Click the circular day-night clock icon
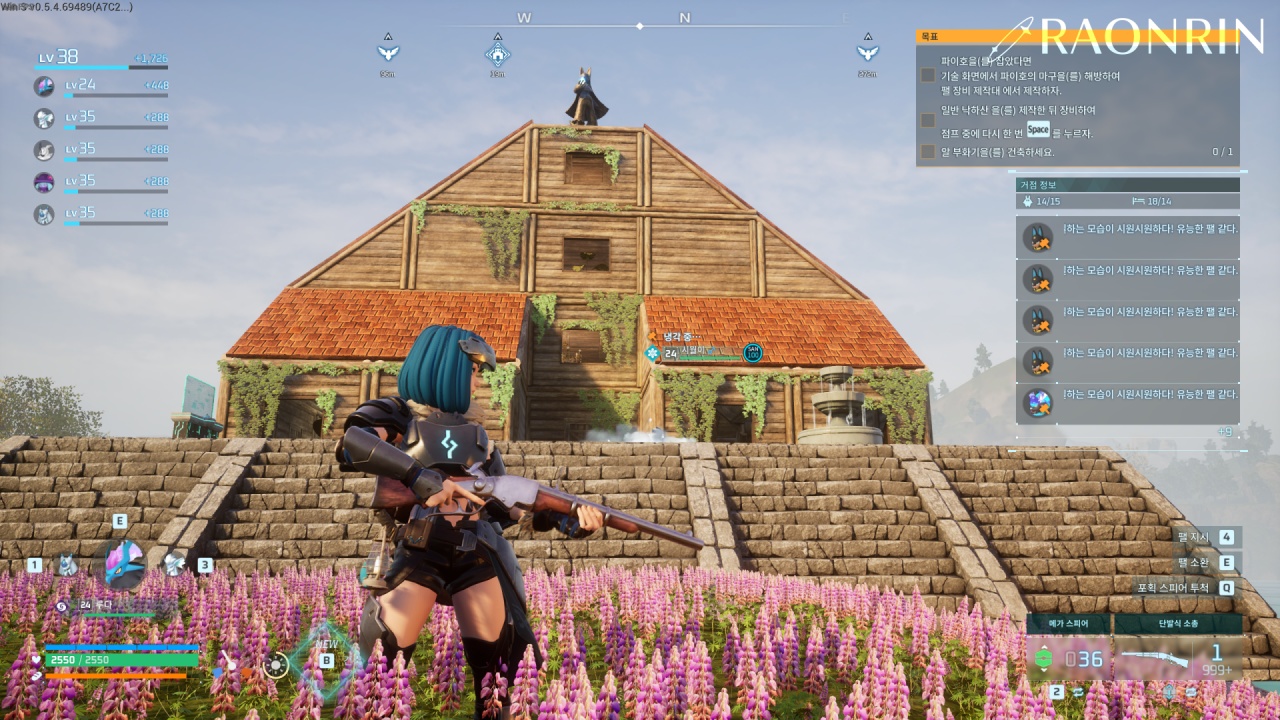 [x=276, y=664]
